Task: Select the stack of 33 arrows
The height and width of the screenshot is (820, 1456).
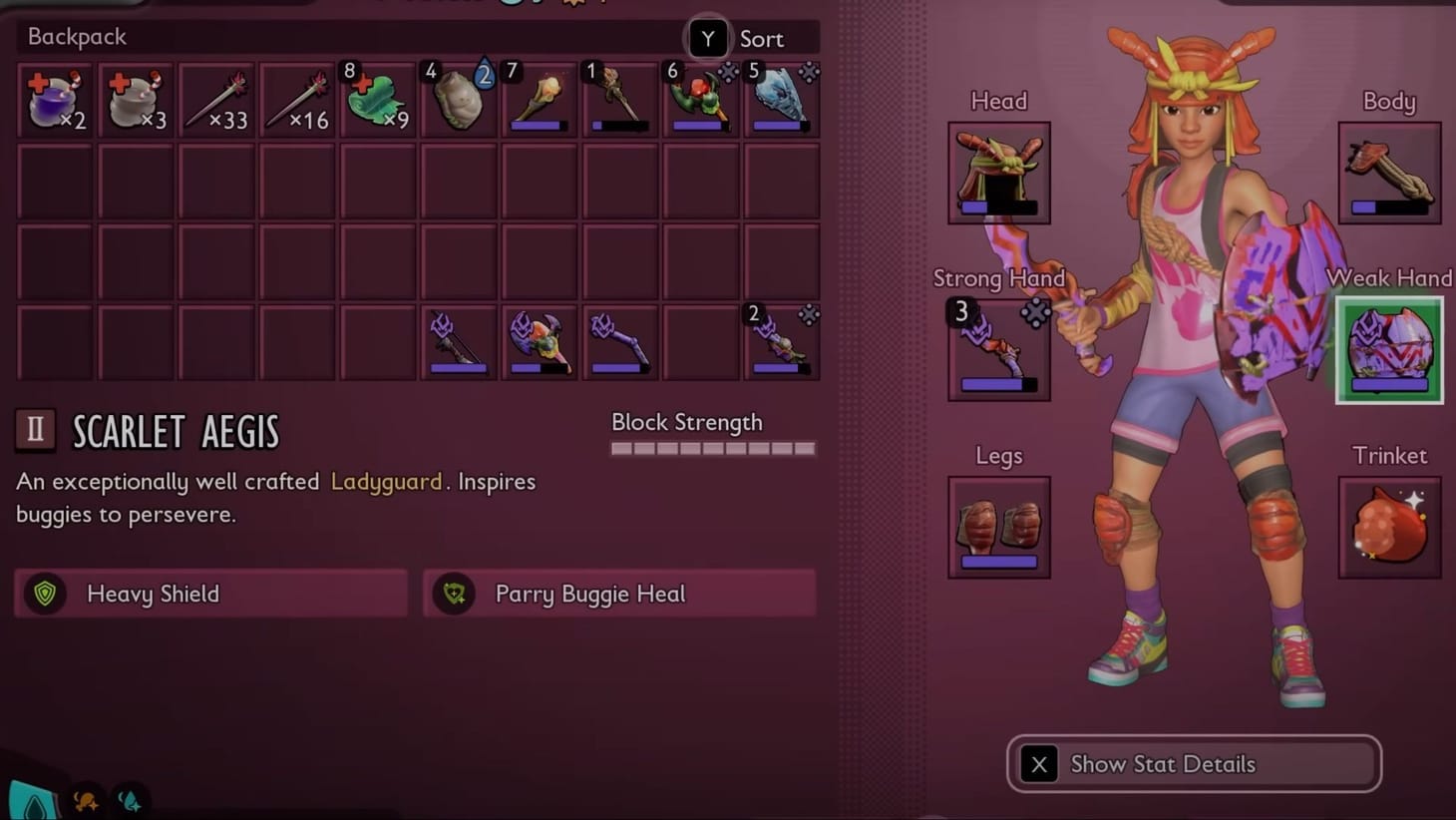Action: point(216,97)
